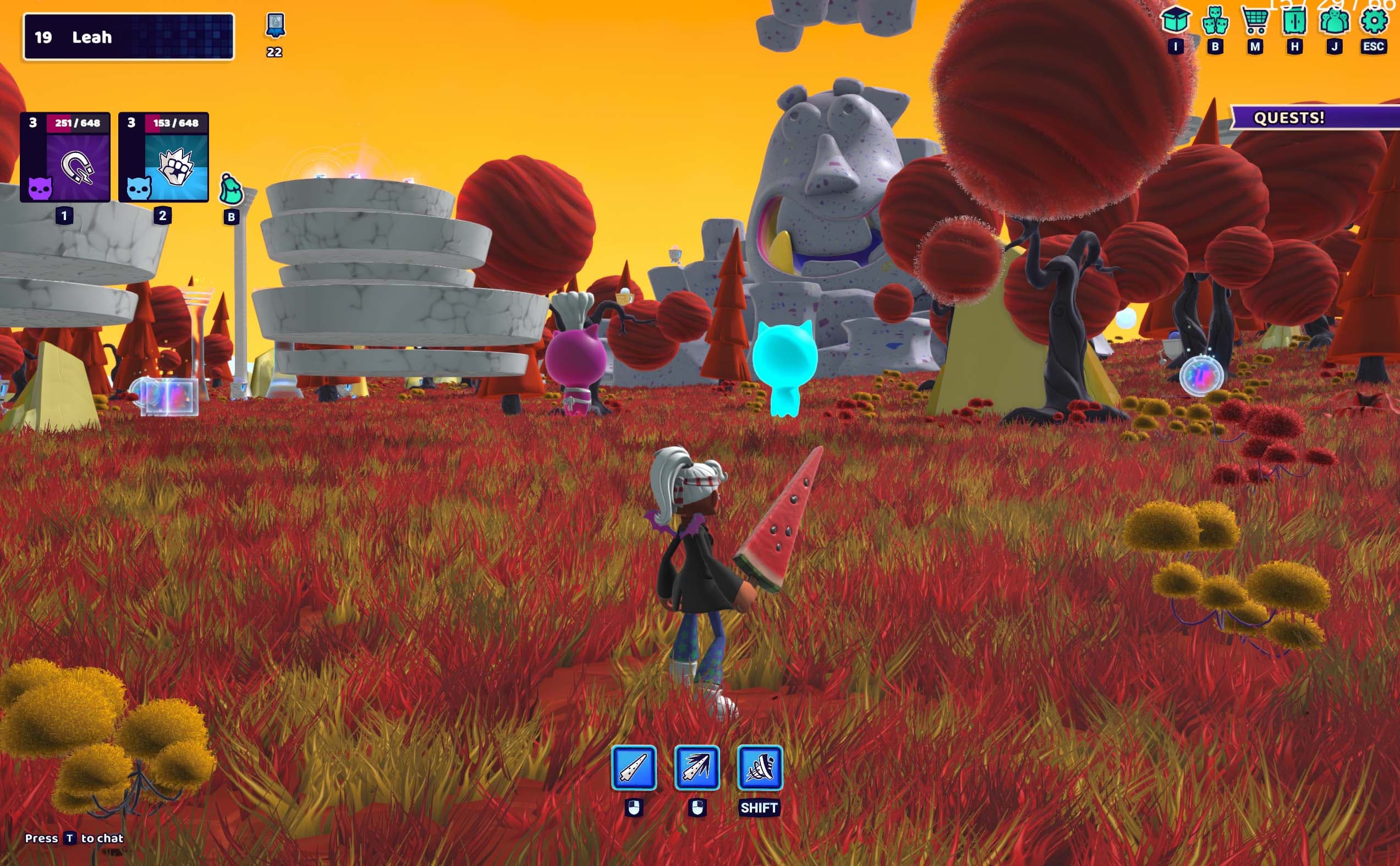Open the three-cats buddies menu
The height and width of the screenshot is (866, 1400).
tap(1215, 20)
